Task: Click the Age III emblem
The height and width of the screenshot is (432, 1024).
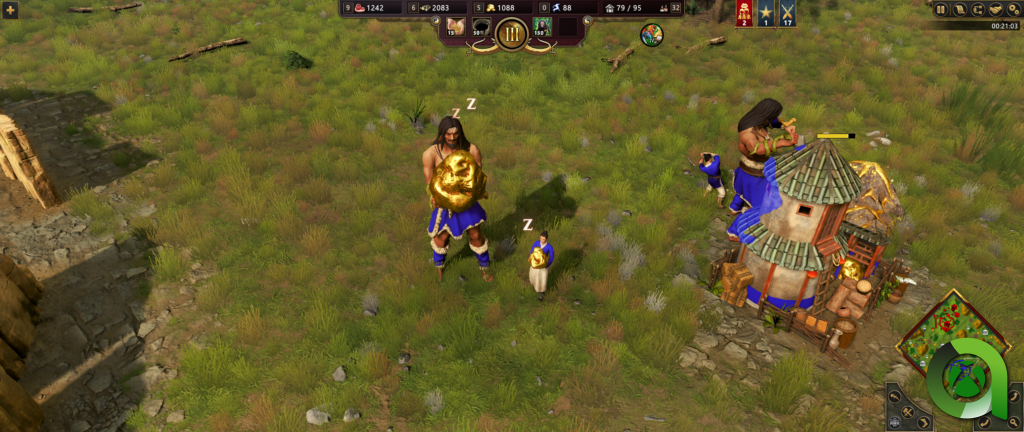Action: [x=512, y=33]
